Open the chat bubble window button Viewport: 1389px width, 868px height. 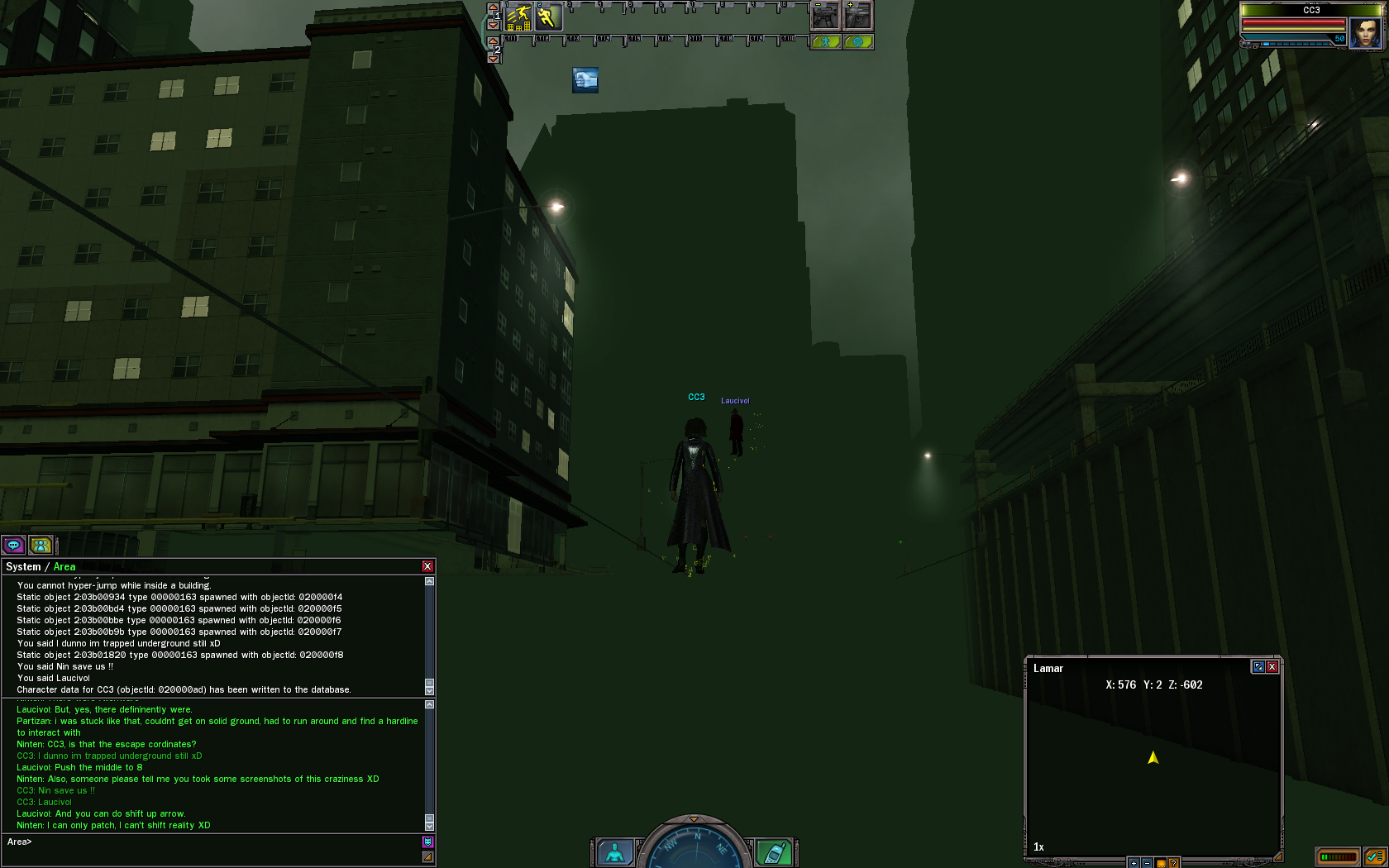coord(13,545)
